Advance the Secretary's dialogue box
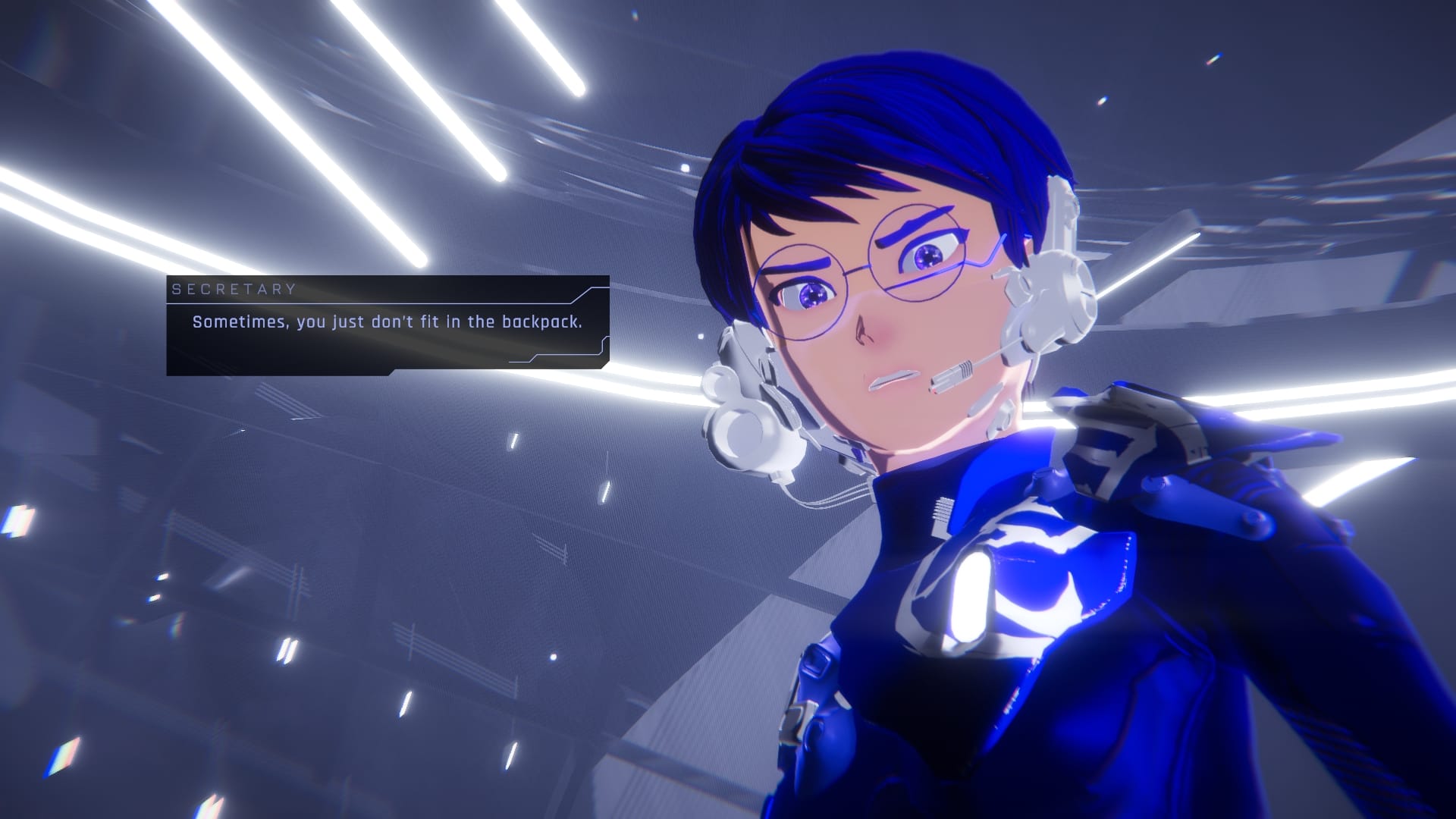The image size is (1456, 819). (388, 325)
